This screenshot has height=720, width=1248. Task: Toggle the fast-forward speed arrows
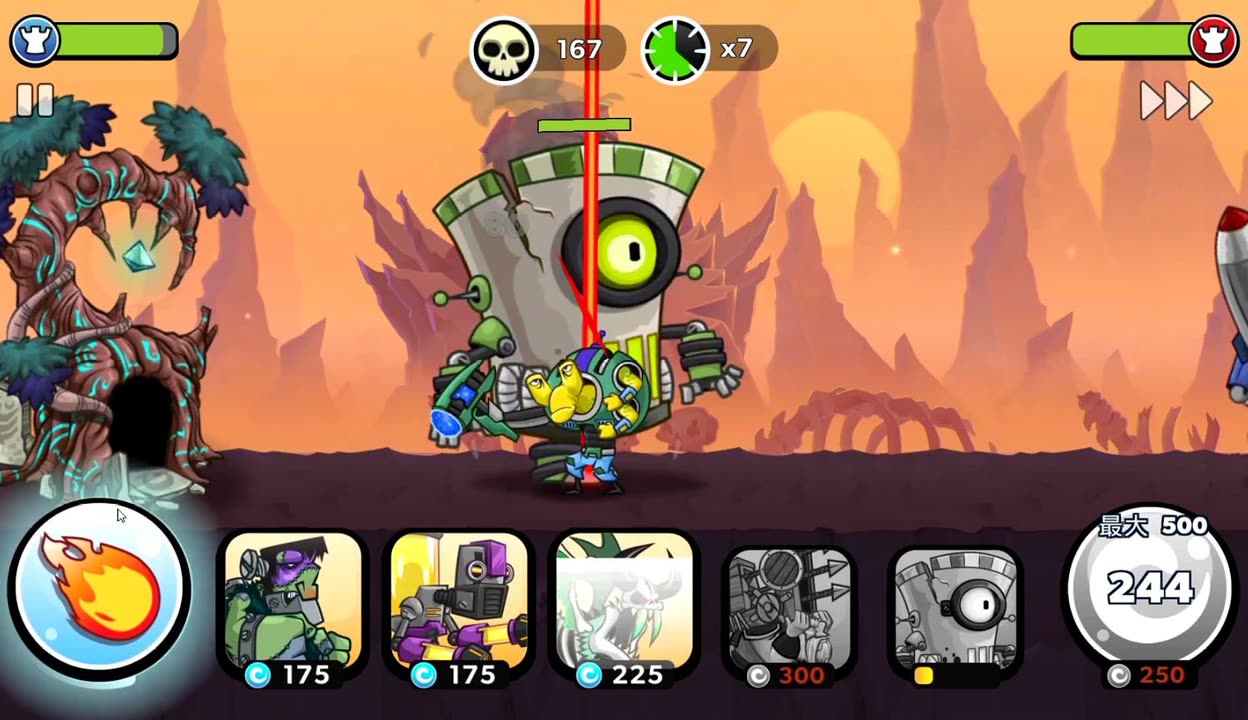pos(1176,100)
